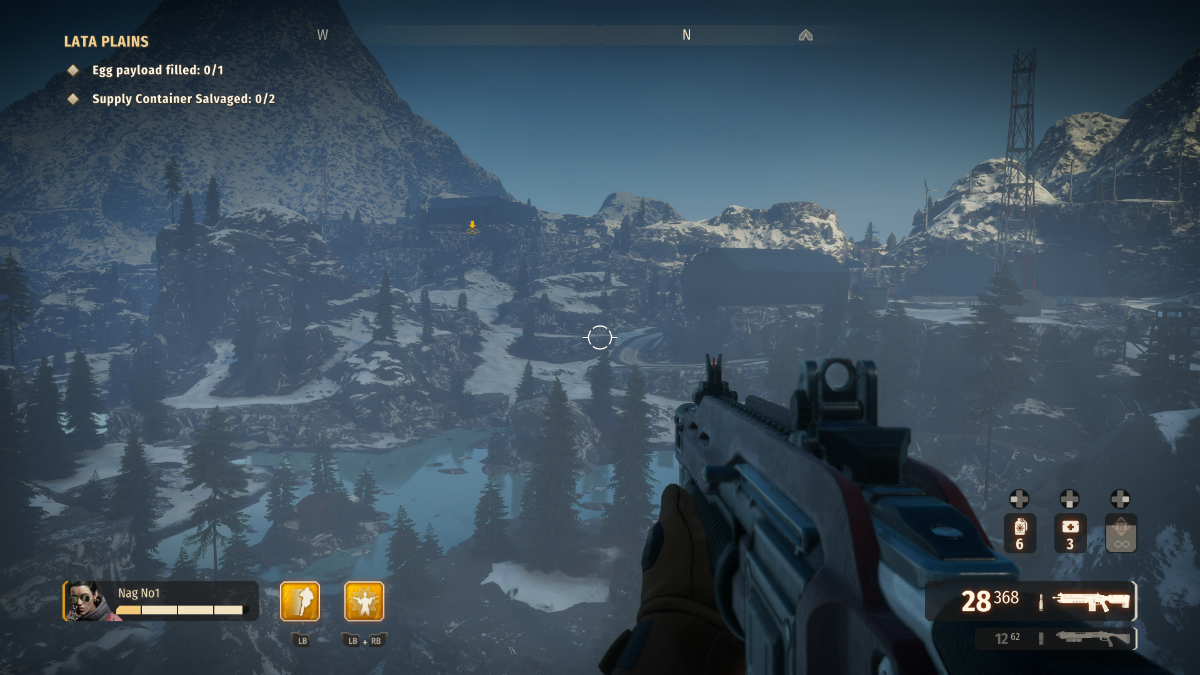The width and height of the screenshot is (1200, 675).
Task: Click the compass bar's N marker
Action: point(686,35)
